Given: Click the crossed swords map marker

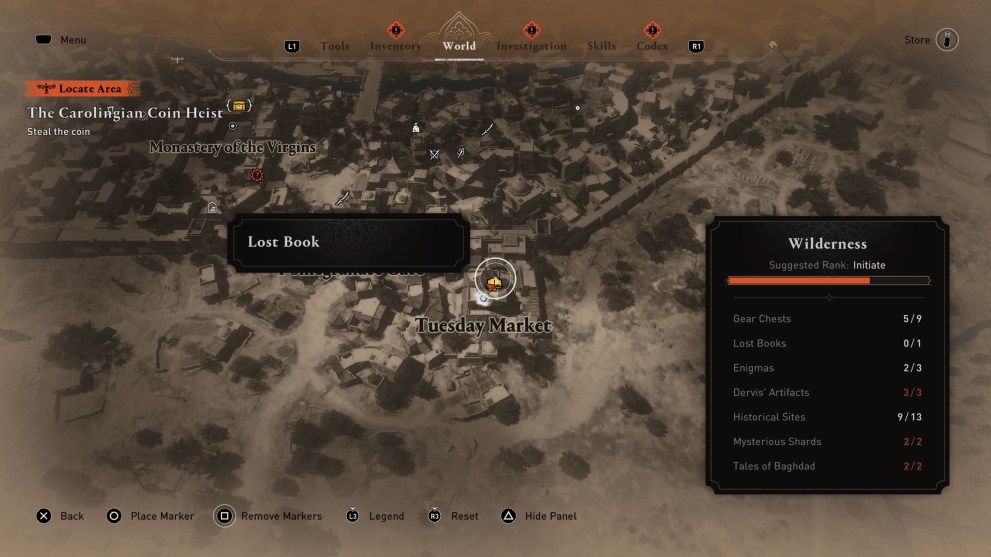Looking at the screenshot, I should [x=434, y=154].
